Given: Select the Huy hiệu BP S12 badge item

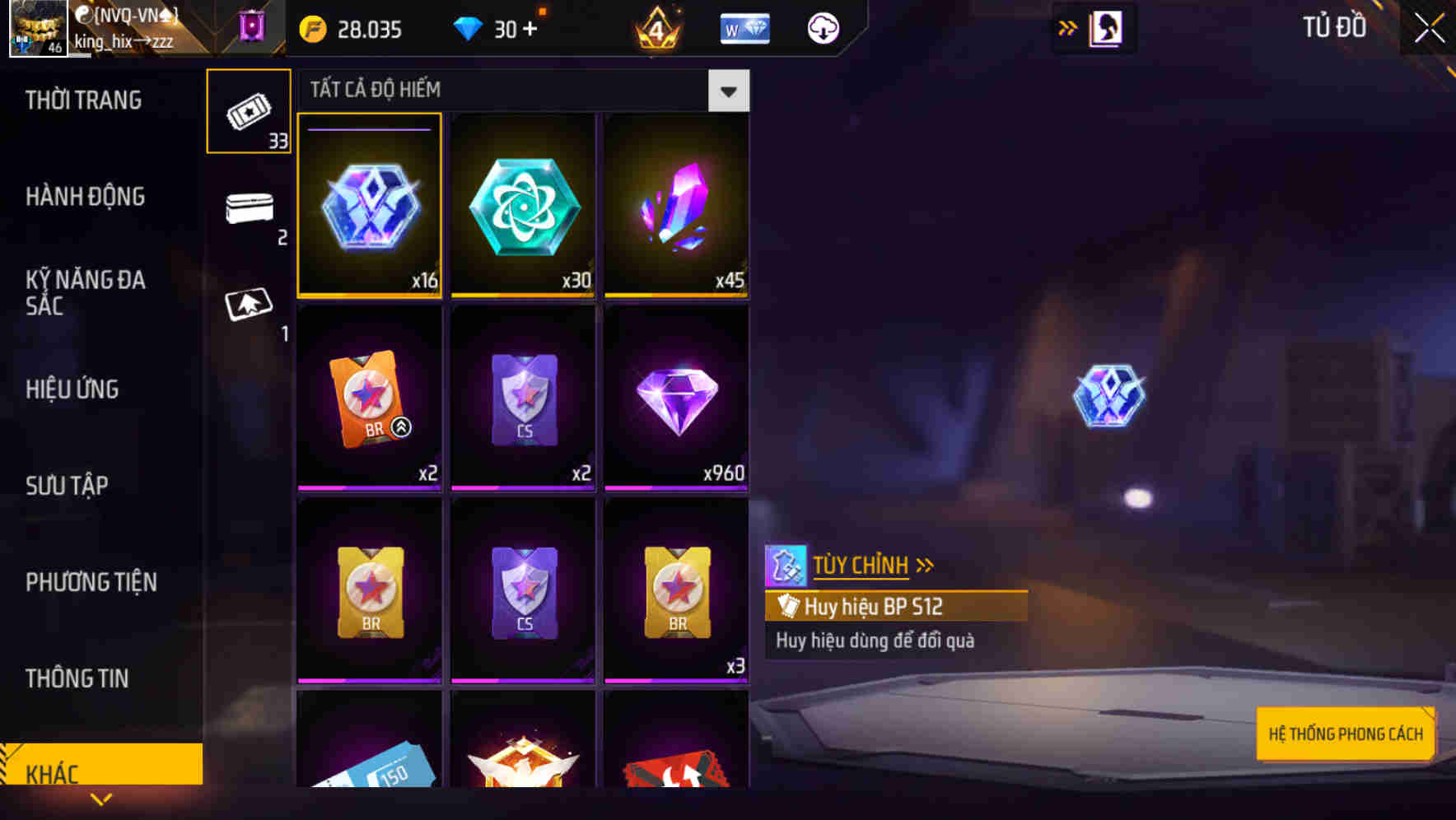Looking at the screenshot, I should click(370, 206).
